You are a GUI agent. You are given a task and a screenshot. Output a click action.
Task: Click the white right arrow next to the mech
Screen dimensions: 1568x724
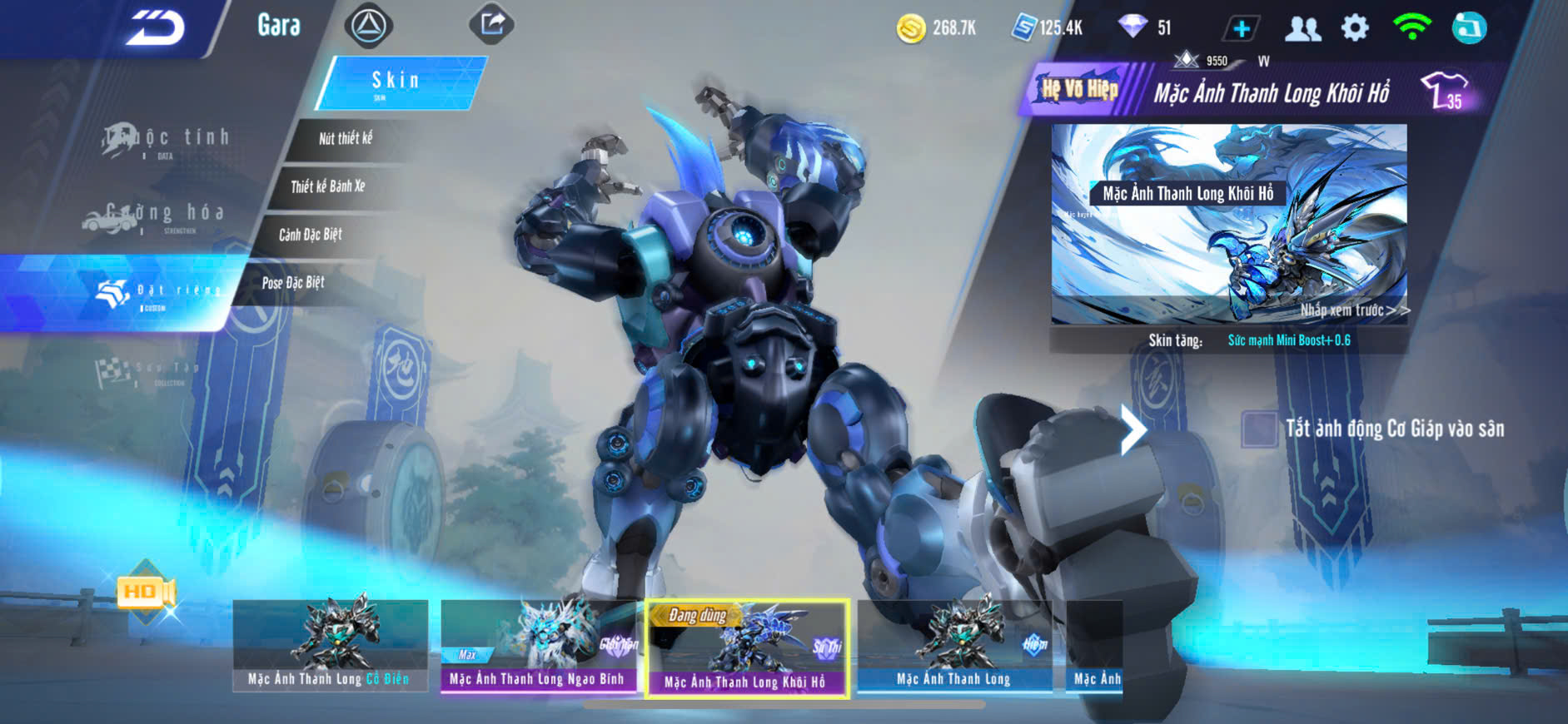coord(1132,429)
